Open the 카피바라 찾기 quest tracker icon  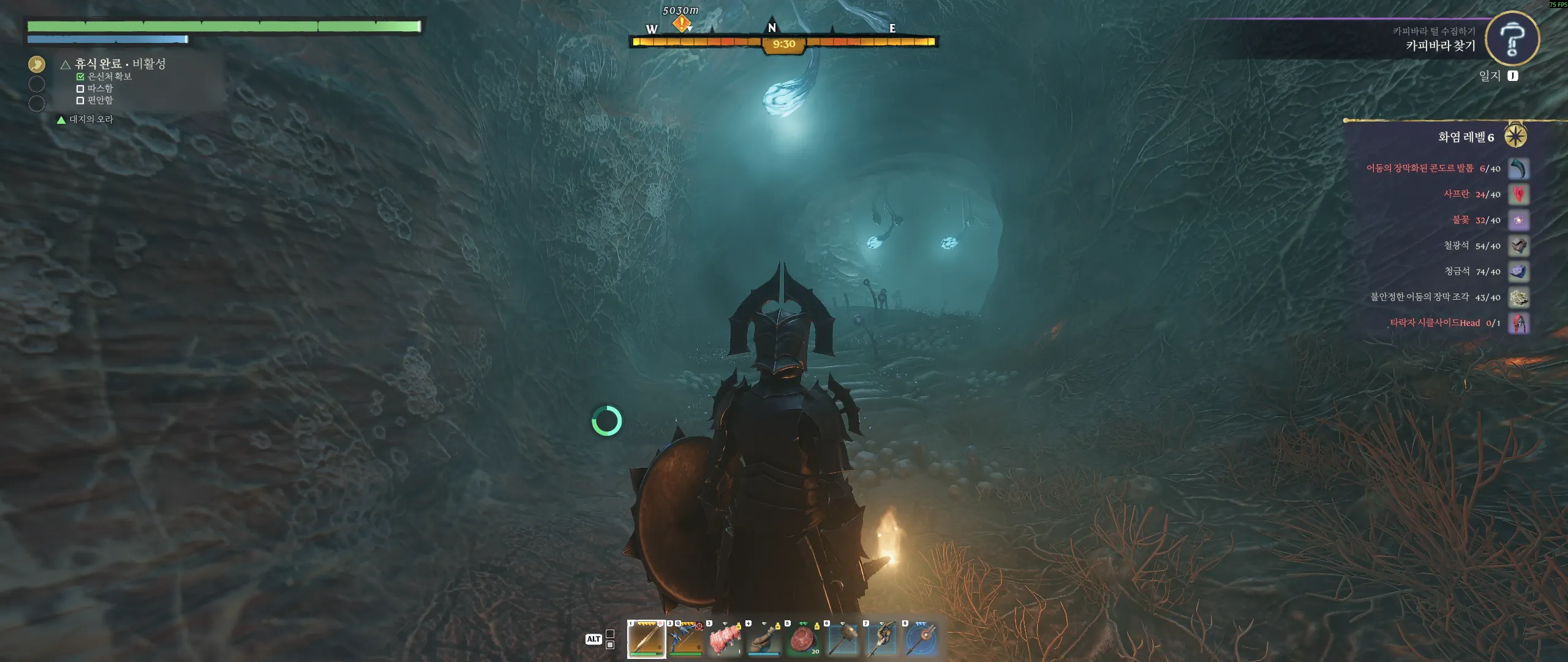pos(1512,39)
